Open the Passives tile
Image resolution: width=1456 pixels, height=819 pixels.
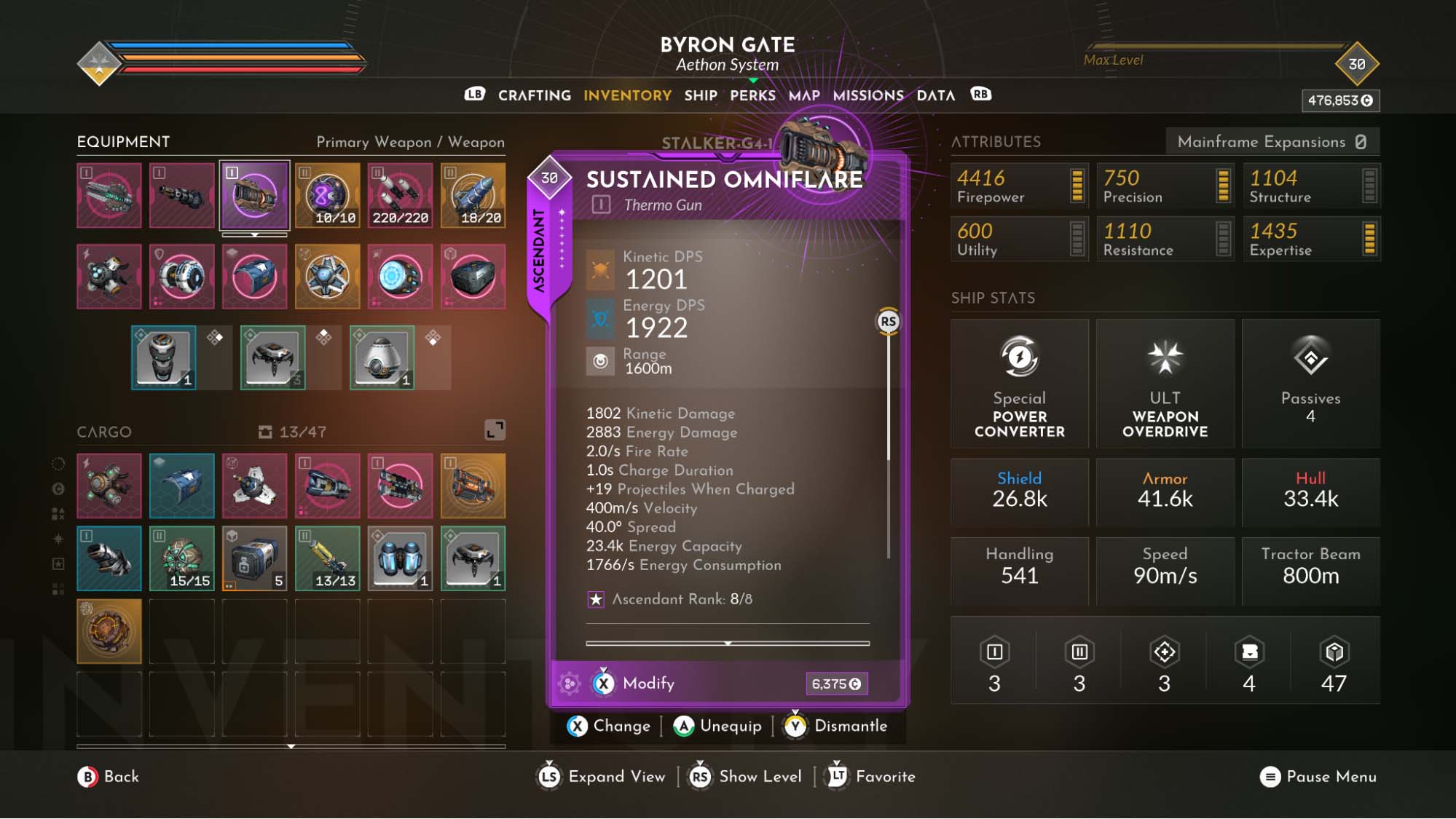click(x=1310, y=384)
